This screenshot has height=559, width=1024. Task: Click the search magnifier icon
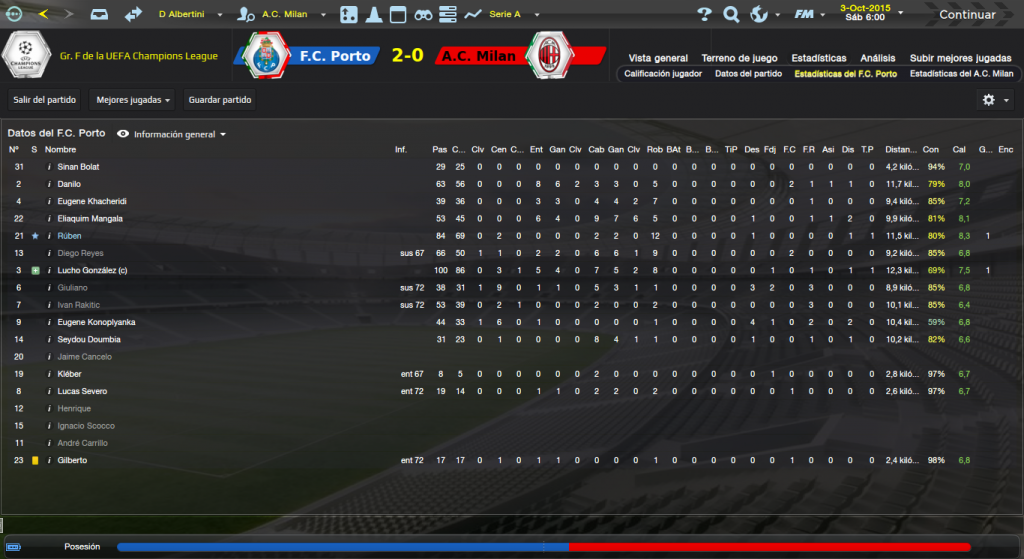click(731, 15)
